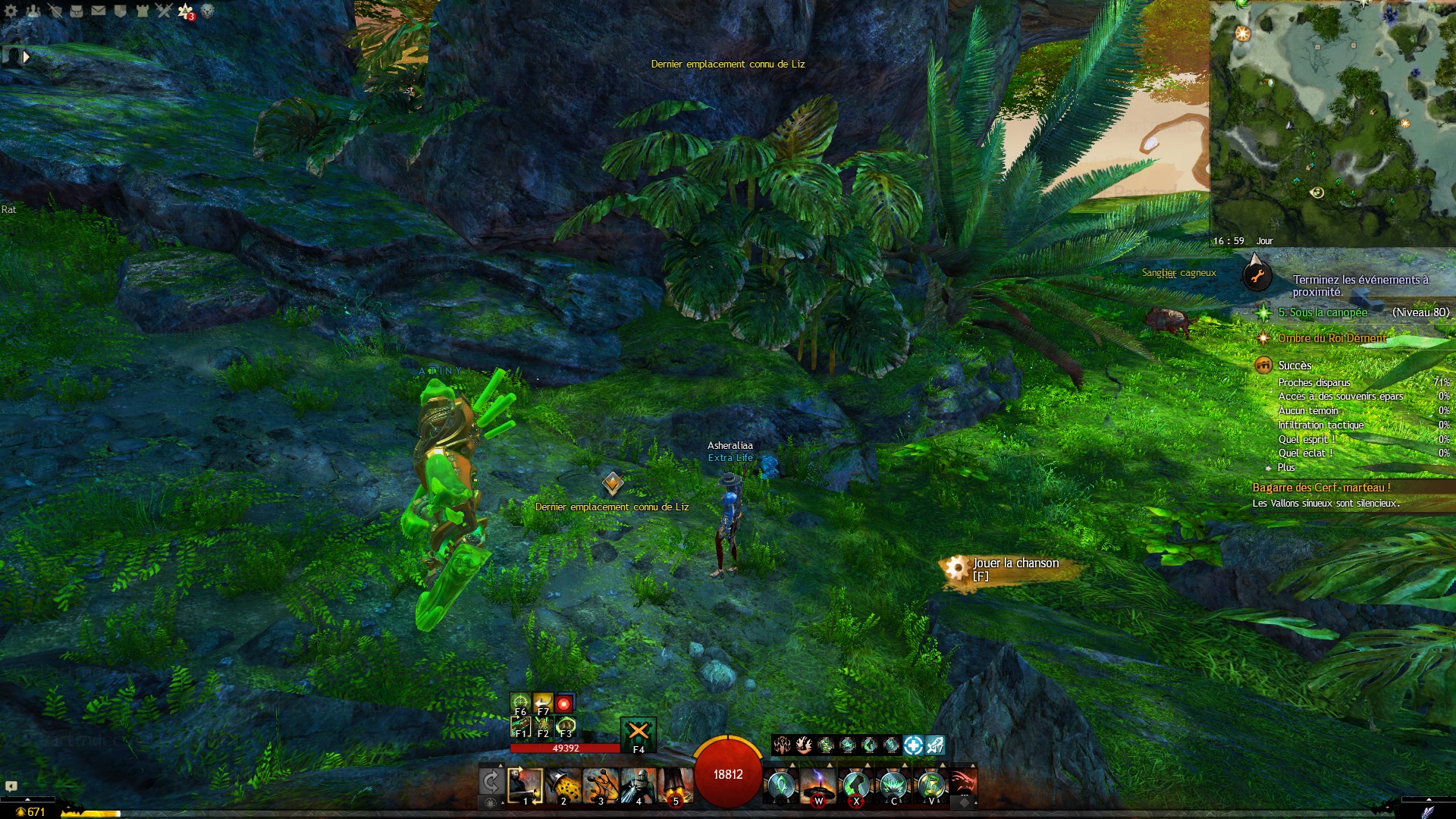
Task: Use the lightning mine utility skill W
Action: coord(818,785)
